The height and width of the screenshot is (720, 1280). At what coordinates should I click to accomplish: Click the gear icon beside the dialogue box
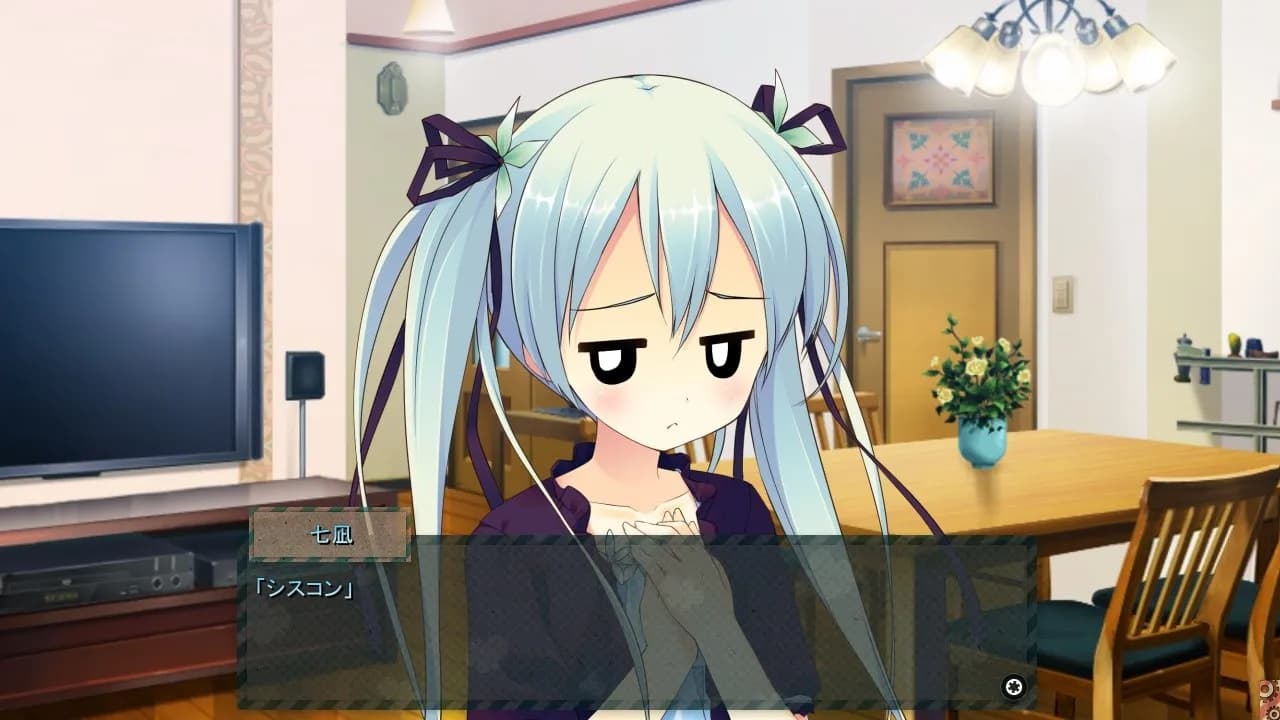(x=1014, y=686)
